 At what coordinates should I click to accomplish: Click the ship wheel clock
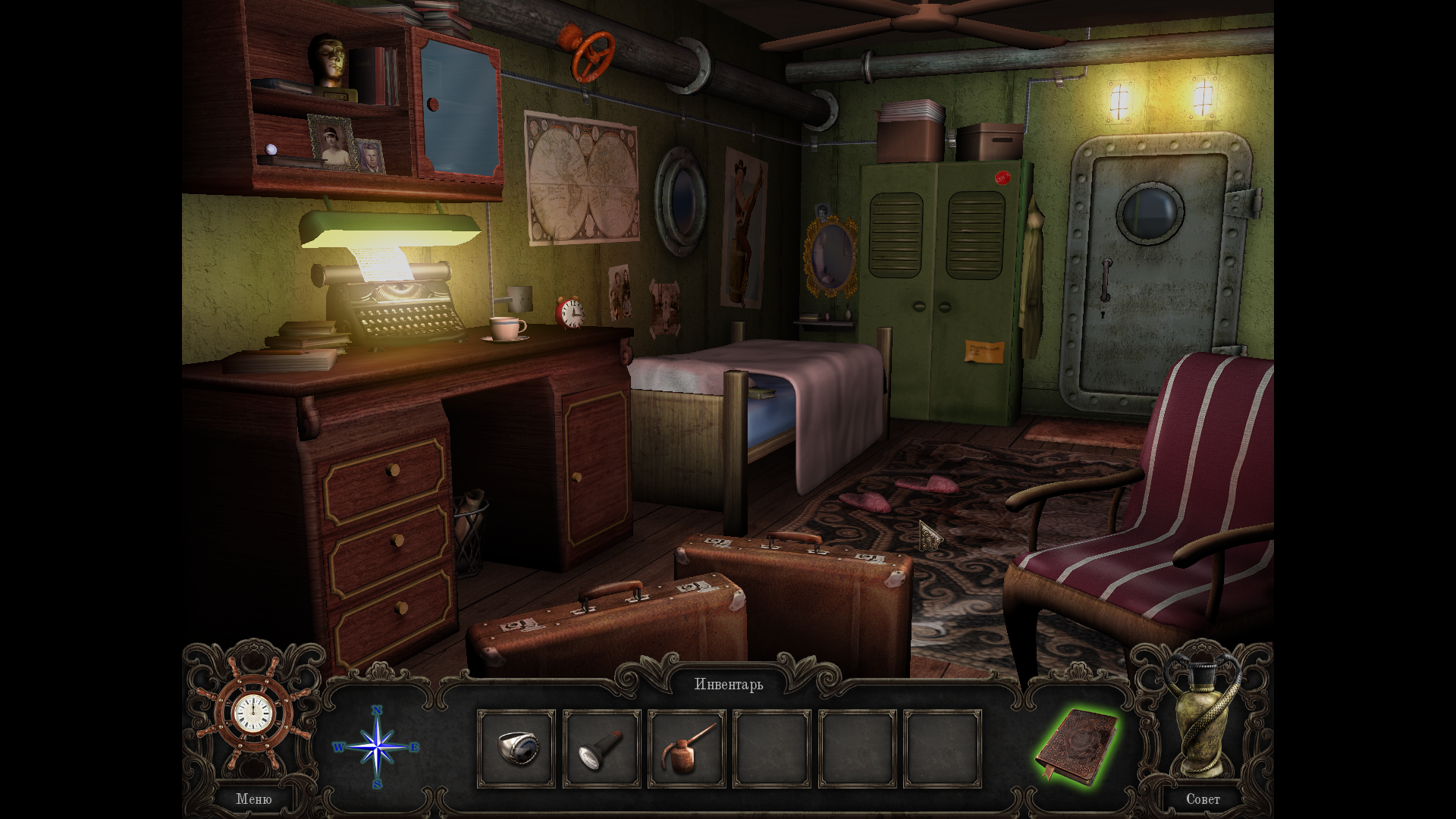click(x=253, y=713)
